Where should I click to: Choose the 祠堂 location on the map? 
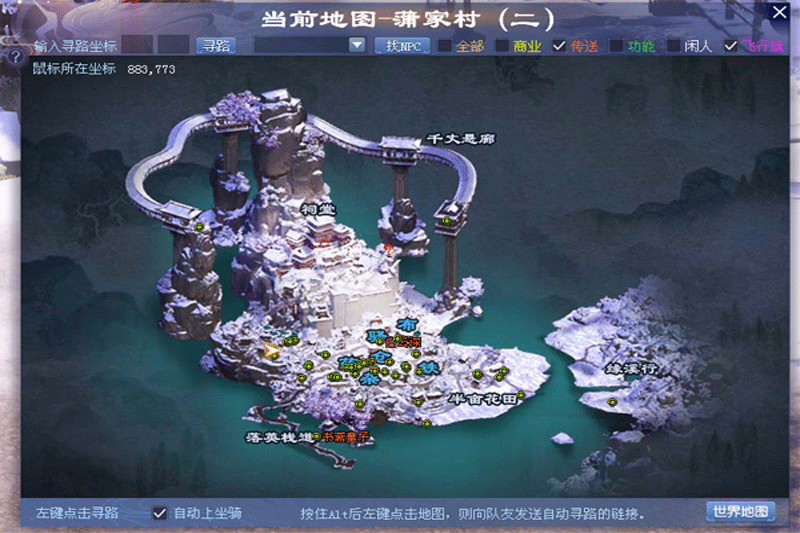click(318, 208)
